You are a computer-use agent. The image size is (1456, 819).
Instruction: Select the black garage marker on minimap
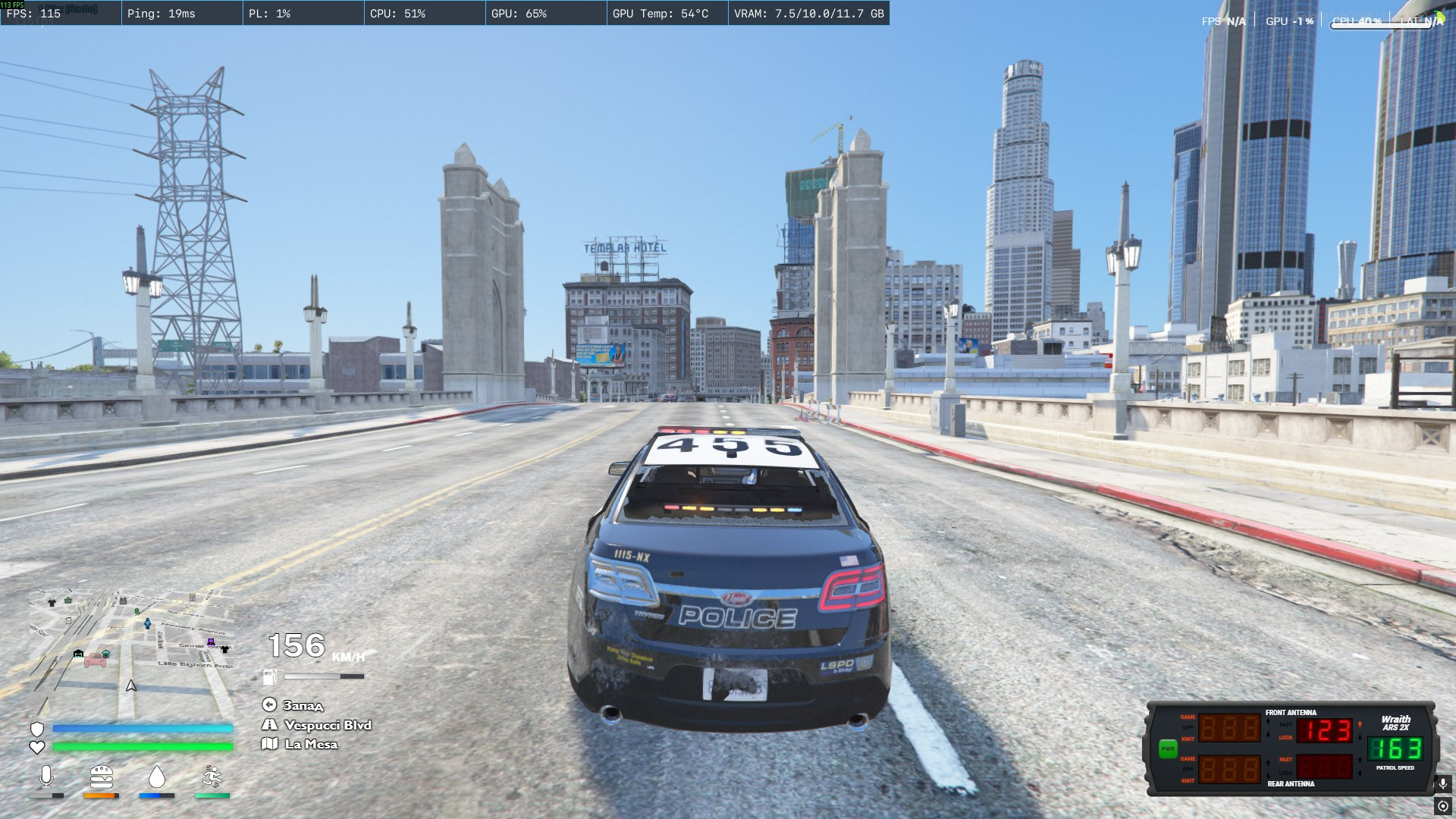click(x=78, y=653)
